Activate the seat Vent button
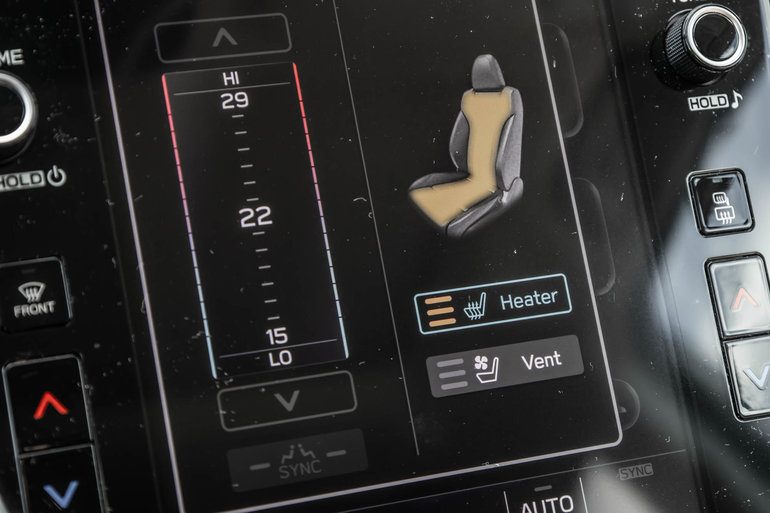The height and width of the screenshot is (513, 770). pyautogui.click(x=505, y=365)
